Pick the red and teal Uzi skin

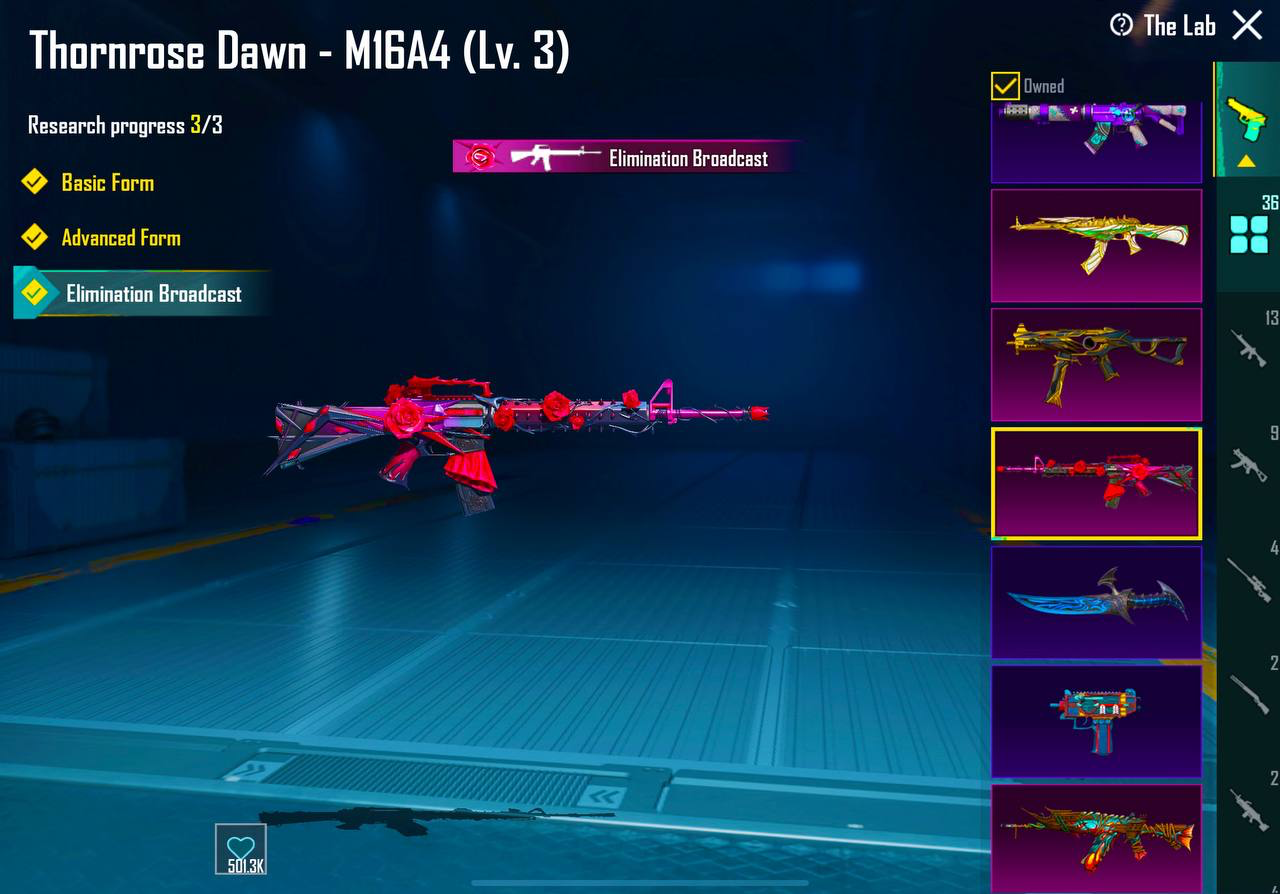(1096, 721)
